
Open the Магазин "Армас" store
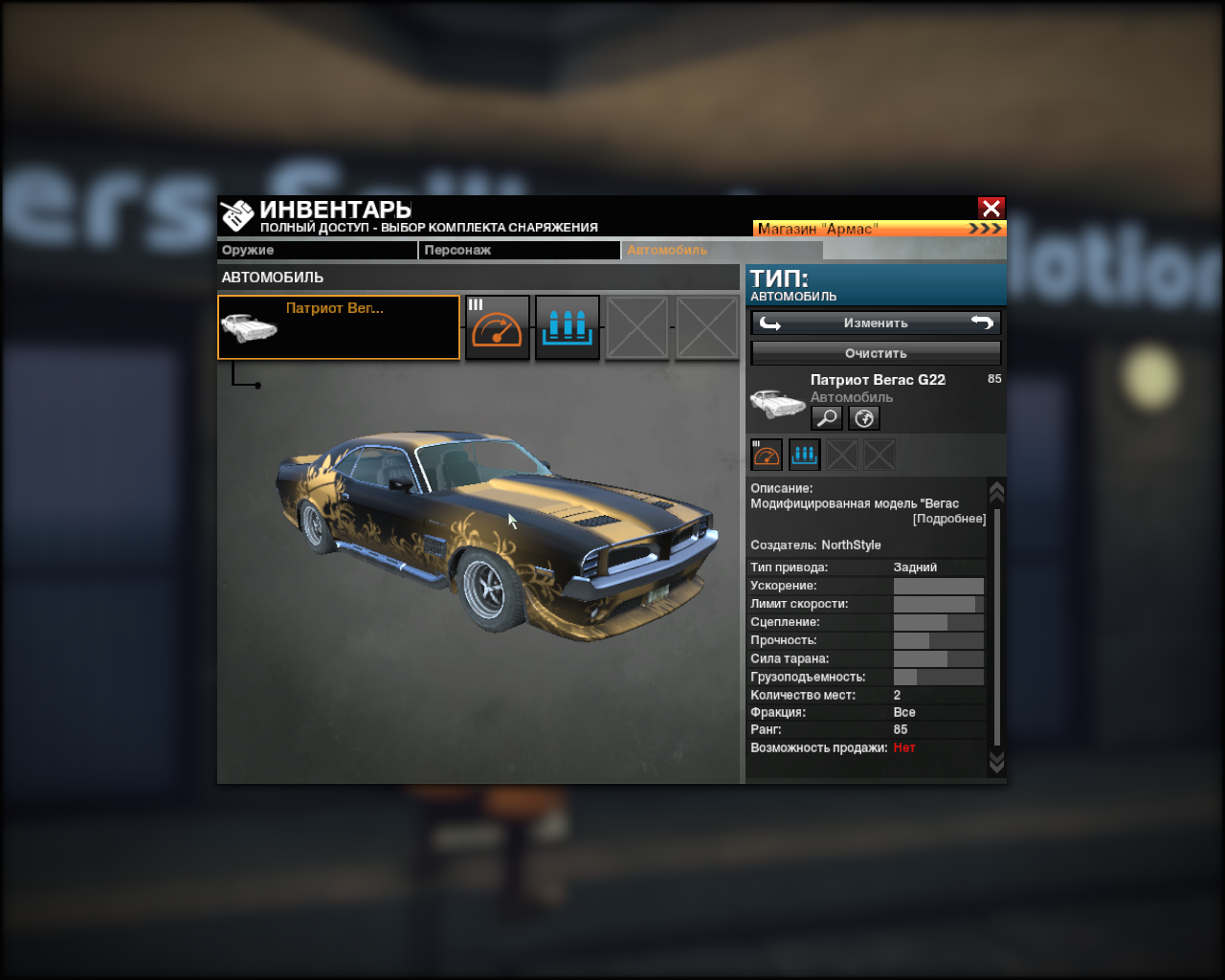tap(878, 229)
